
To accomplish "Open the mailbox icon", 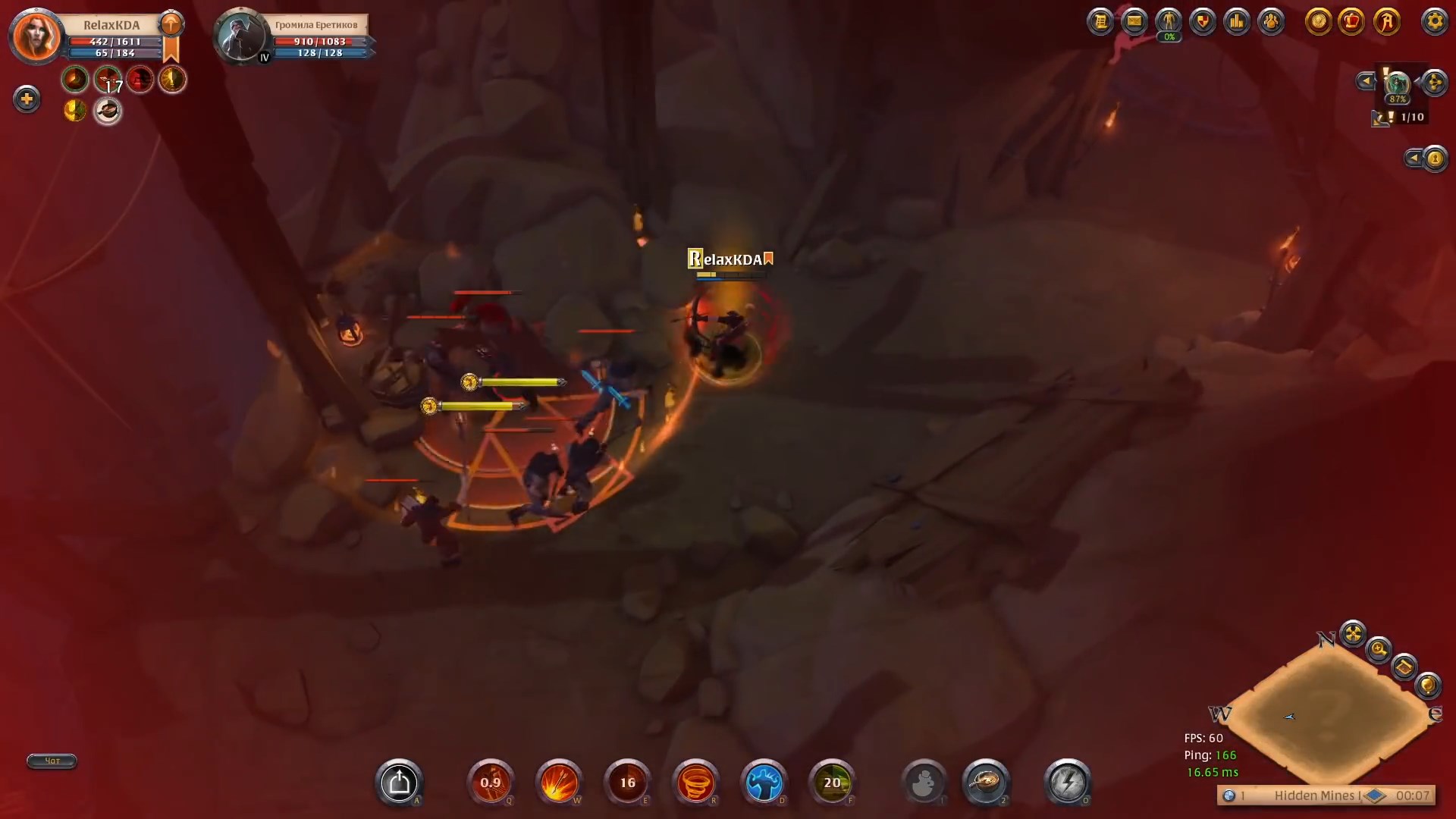I will click(1134, 21).
